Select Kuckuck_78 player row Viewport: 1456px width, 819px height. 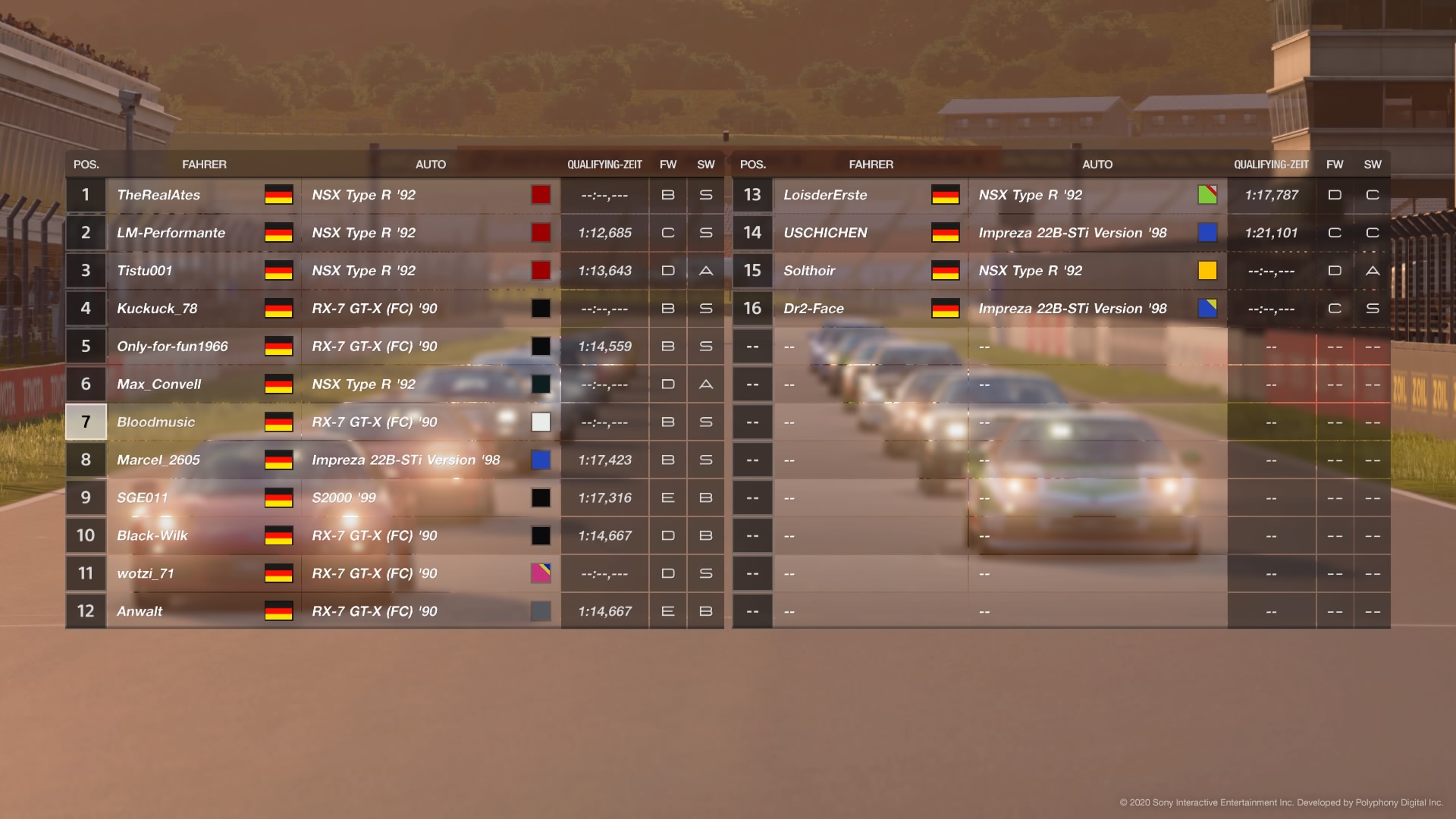[x=157, y=309]
